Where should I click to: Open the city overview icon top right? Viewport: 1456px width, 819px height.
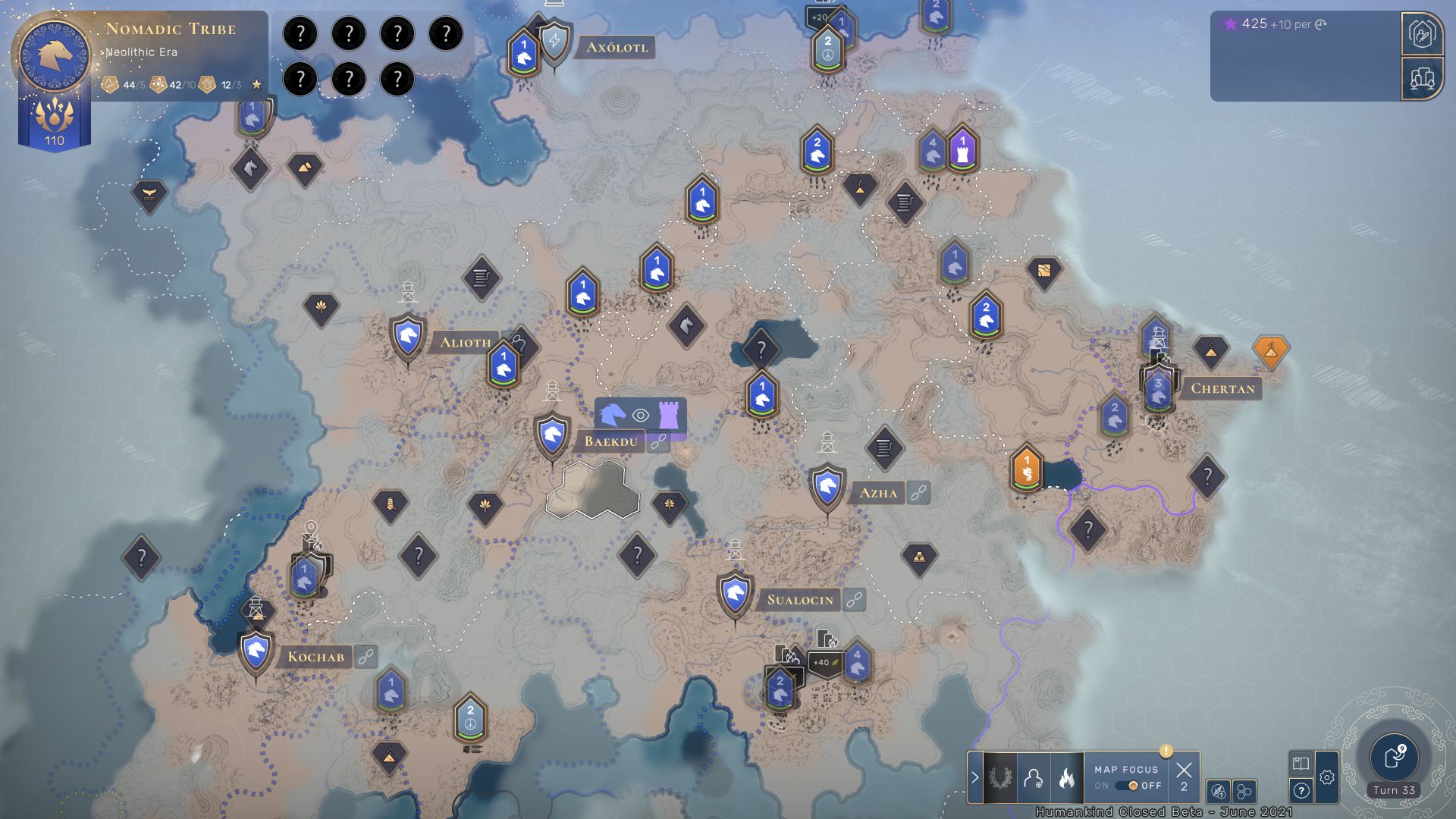1425,78
